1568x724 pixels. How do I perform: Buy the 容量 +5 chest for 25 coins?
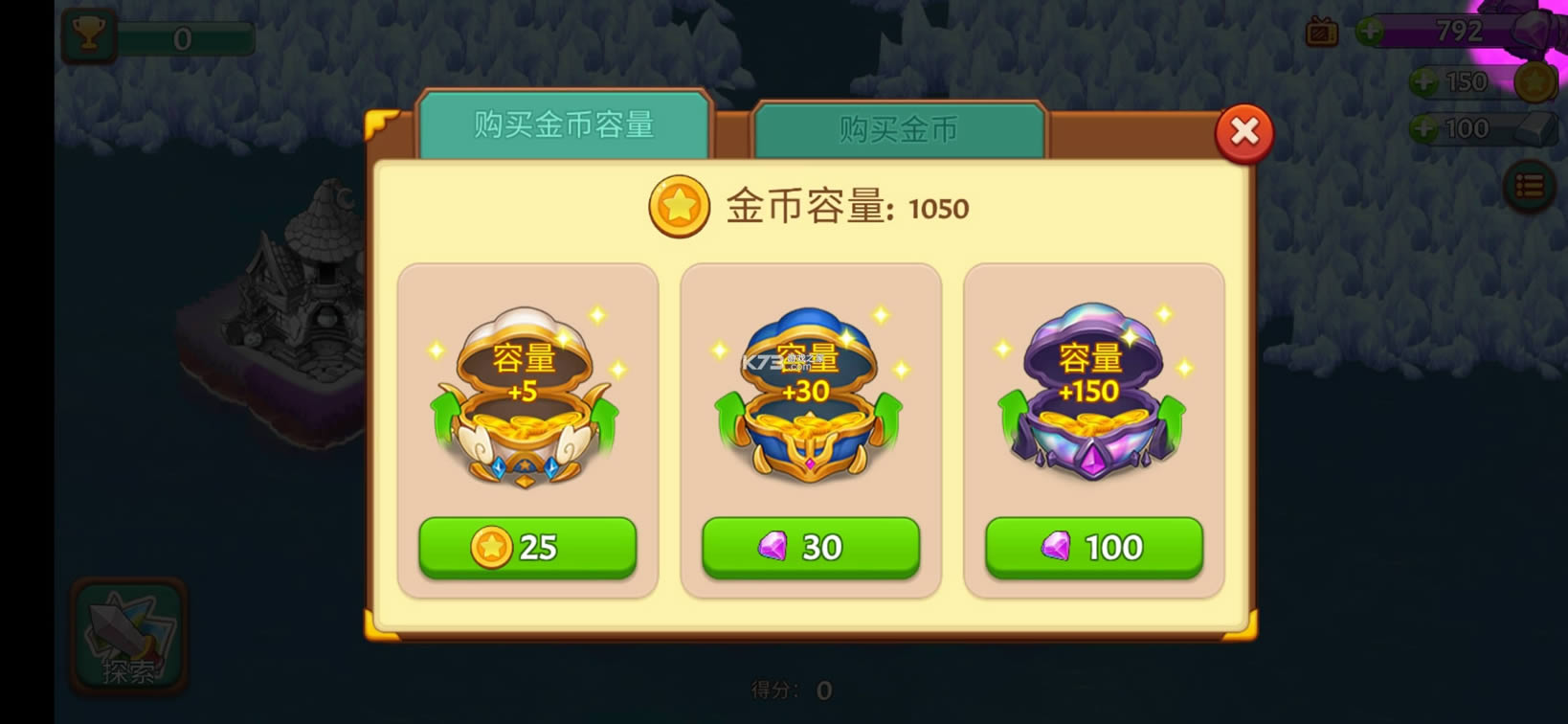pyautogui.click(x=527, y=547)
